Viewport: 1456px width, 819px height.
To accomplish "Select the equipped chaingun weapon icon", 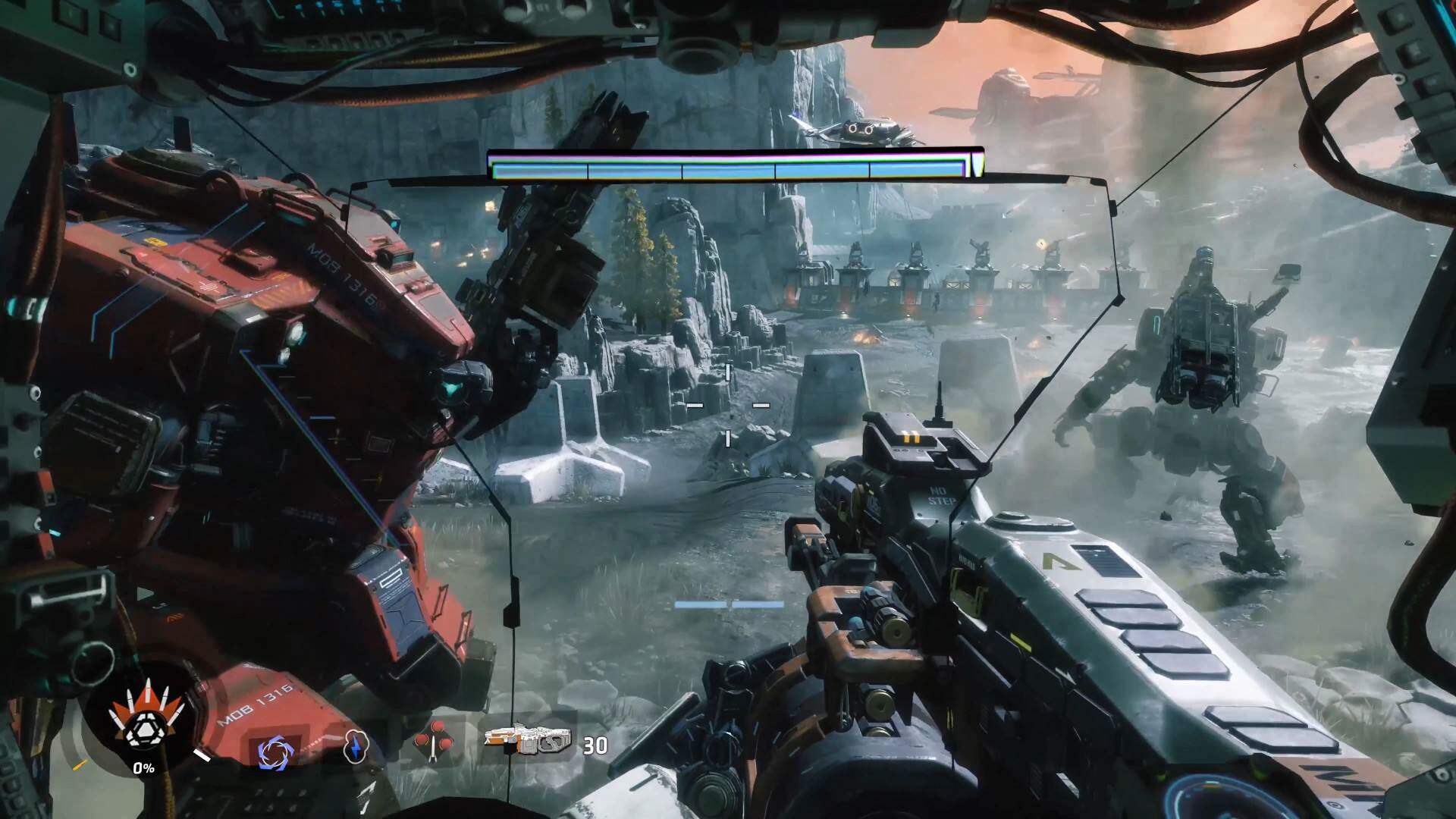I will tap(528, 742).
